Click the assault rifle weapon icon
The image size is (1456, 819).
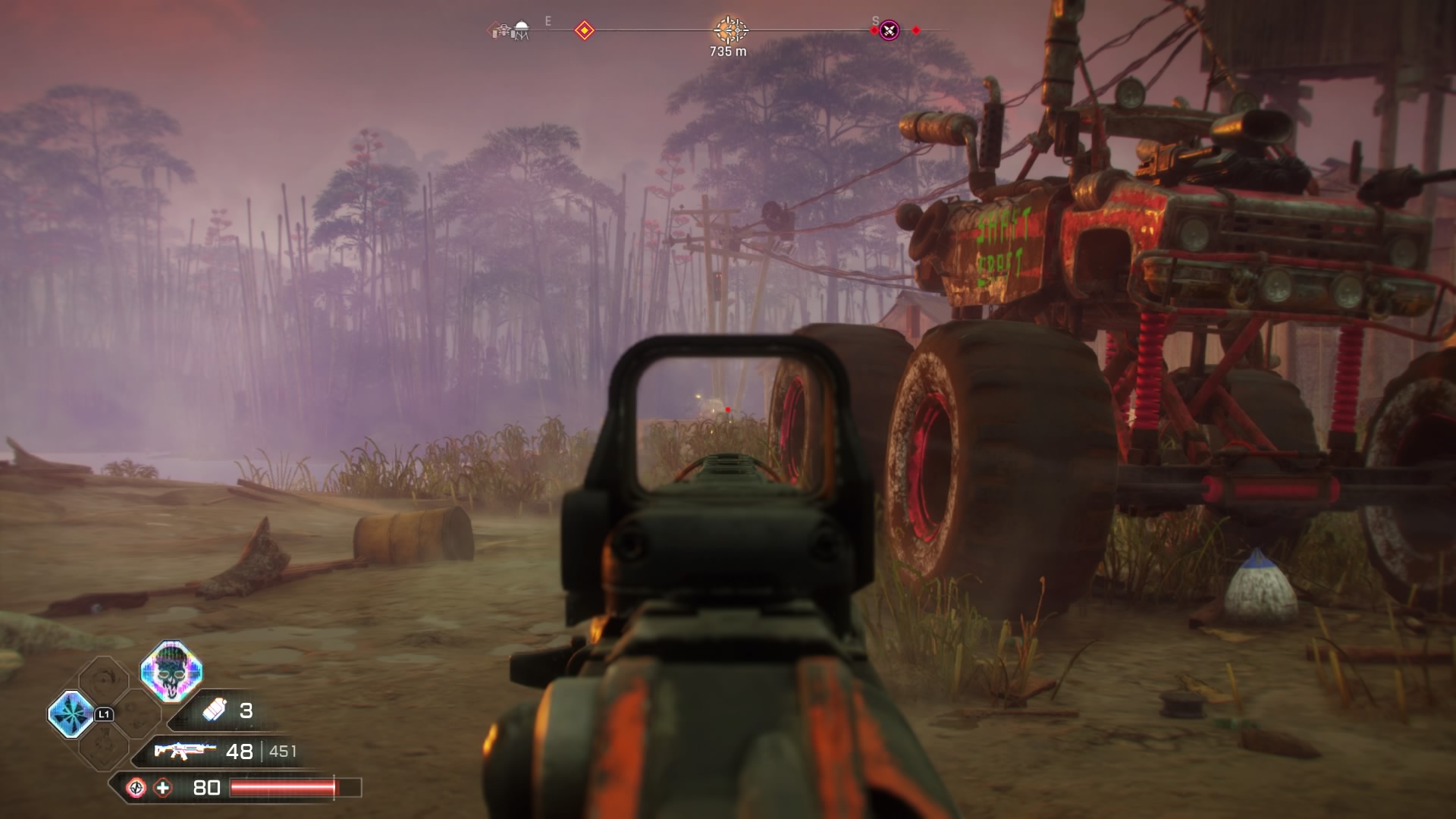(180, 751)
